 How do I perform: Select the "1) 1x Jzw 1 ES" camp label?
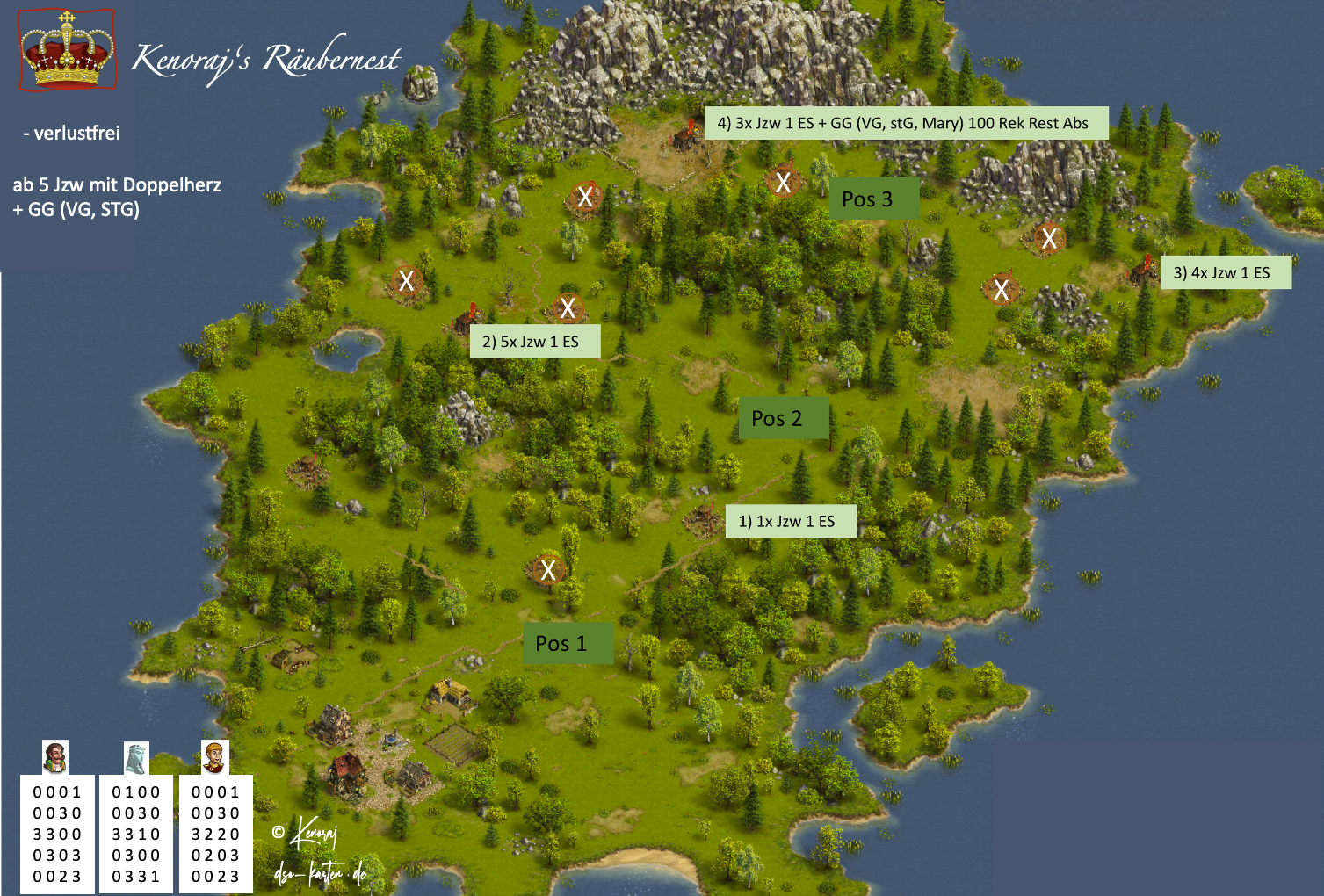tap(790, 521)
